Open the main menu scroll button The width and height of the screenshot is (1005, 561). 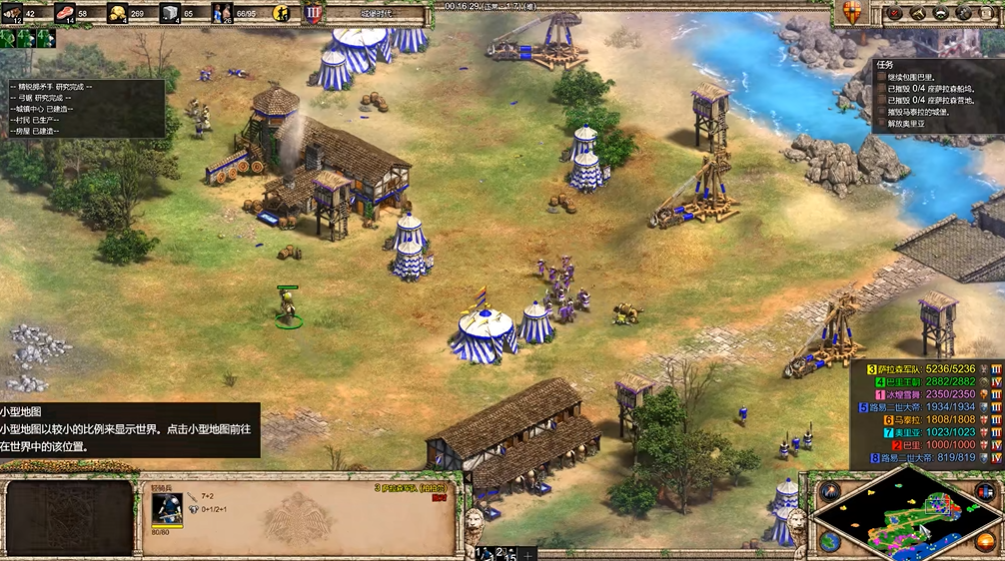point(988,13)
